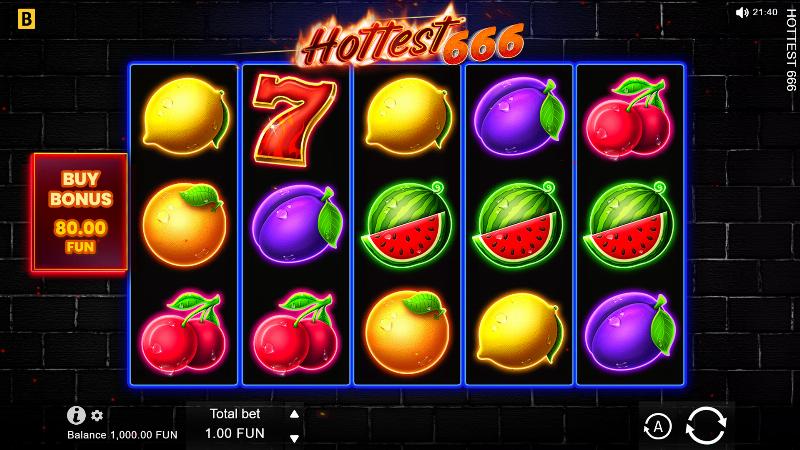The width and height of the screenshot is (800, 450).
Task: Toggle sound with the speaker icon
Action: 741,12
